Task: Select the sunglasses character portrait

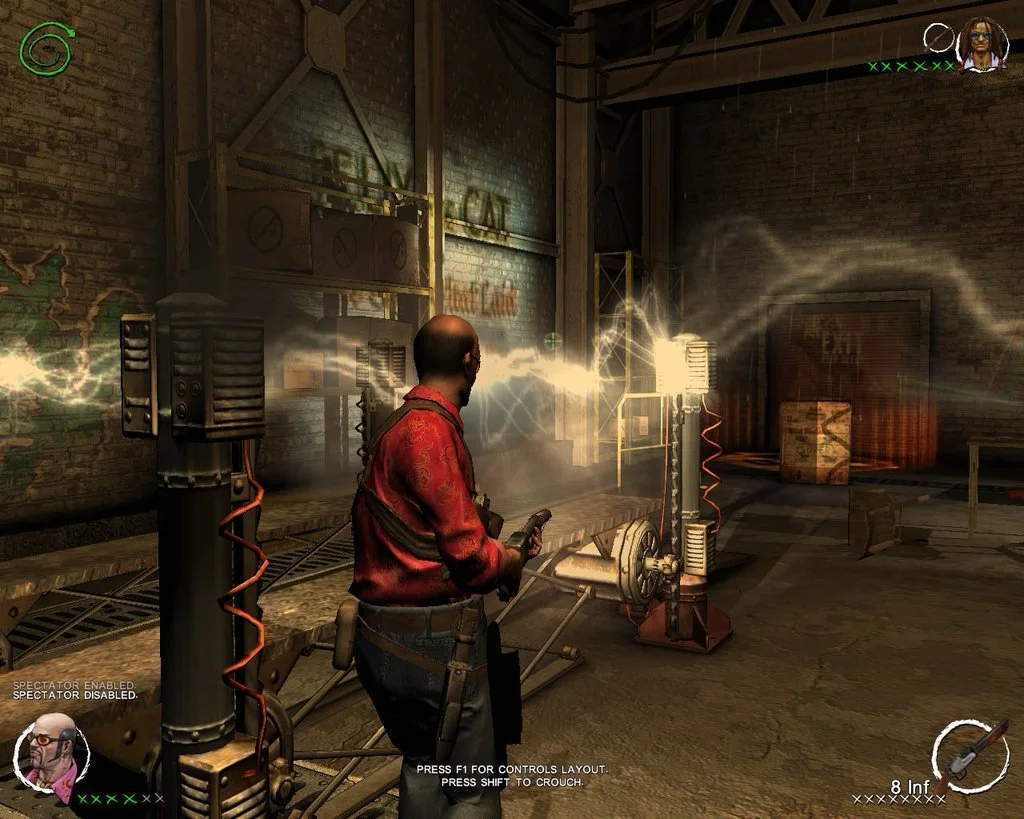Action: click(981, 45)
